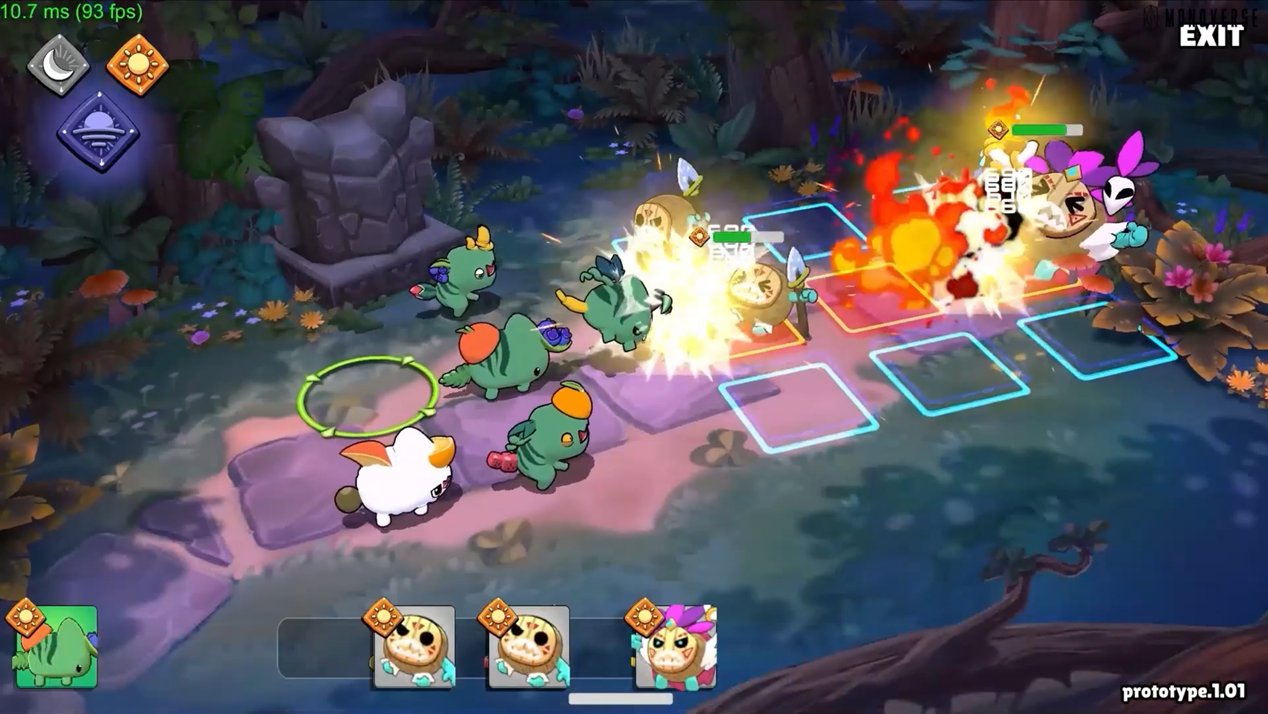
Task: Select the gray crescent moon icon
Action: click(x=57, y=65)
